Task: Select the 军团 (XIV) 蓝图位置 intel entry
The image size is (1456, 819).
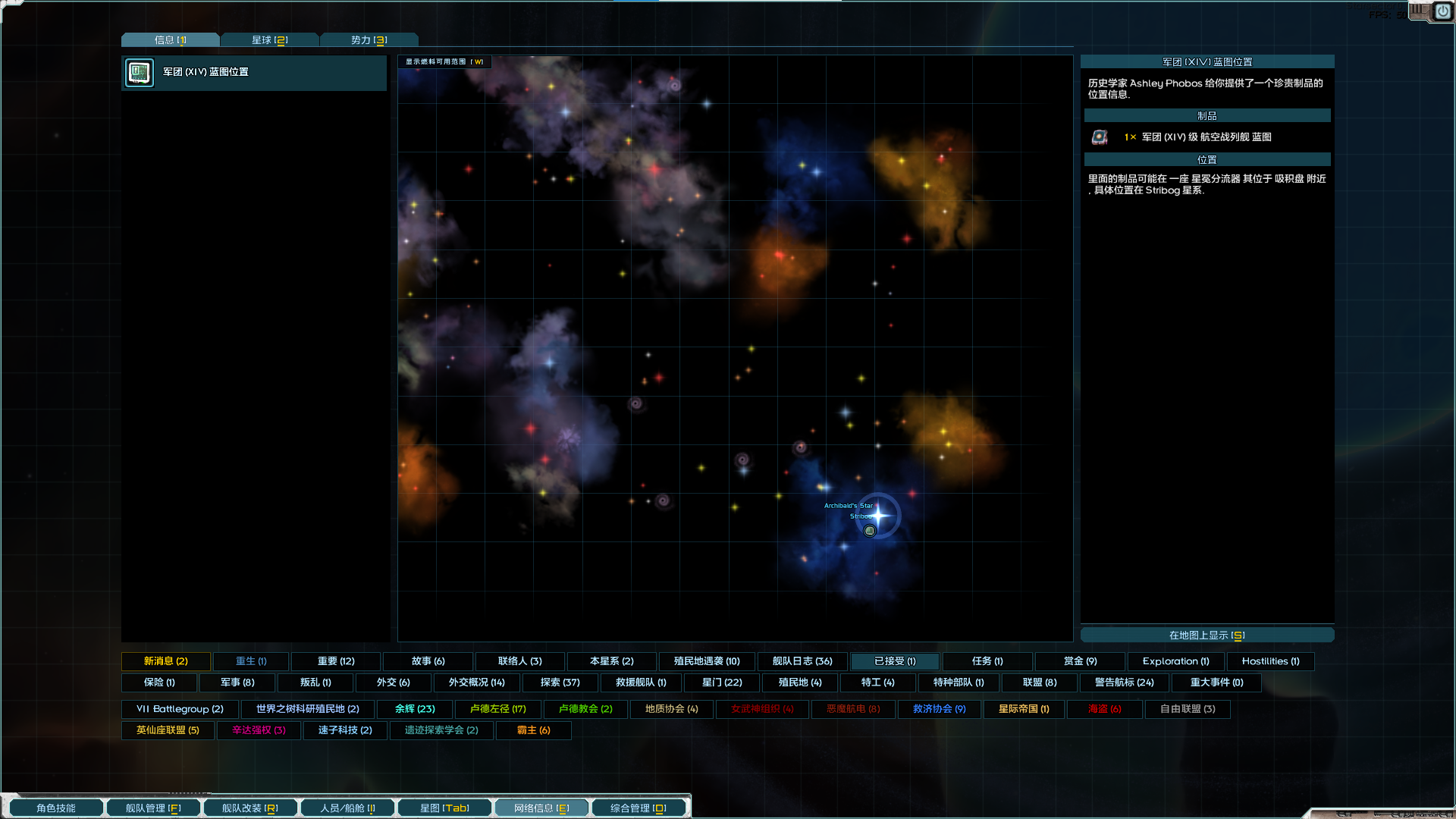Action: point(254,73)
